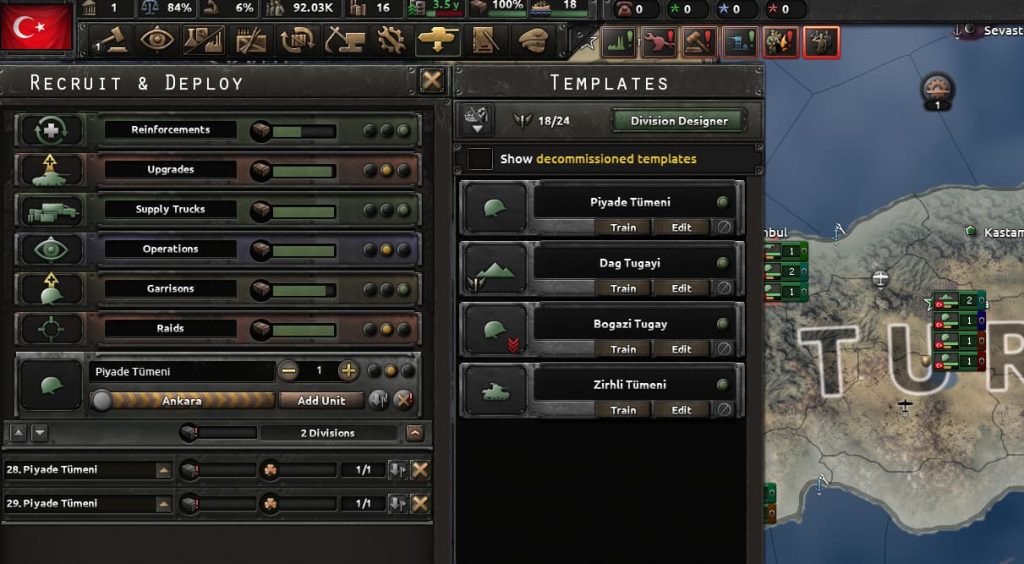Viewport: 1024px width, 564px height.
Task: Toggle Show decommissioned templates checkbox
Action: 481,159
